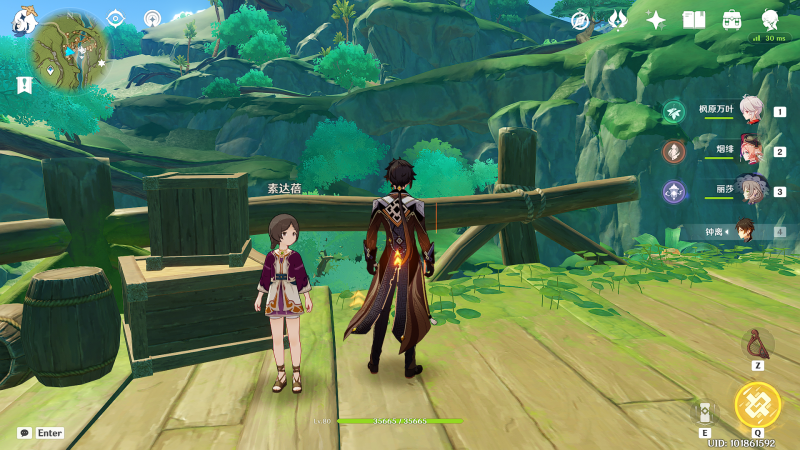Open the winged emblem icon in the top bar
The width and height of the screenshot is (800, 450).
[x=618, y=20]
